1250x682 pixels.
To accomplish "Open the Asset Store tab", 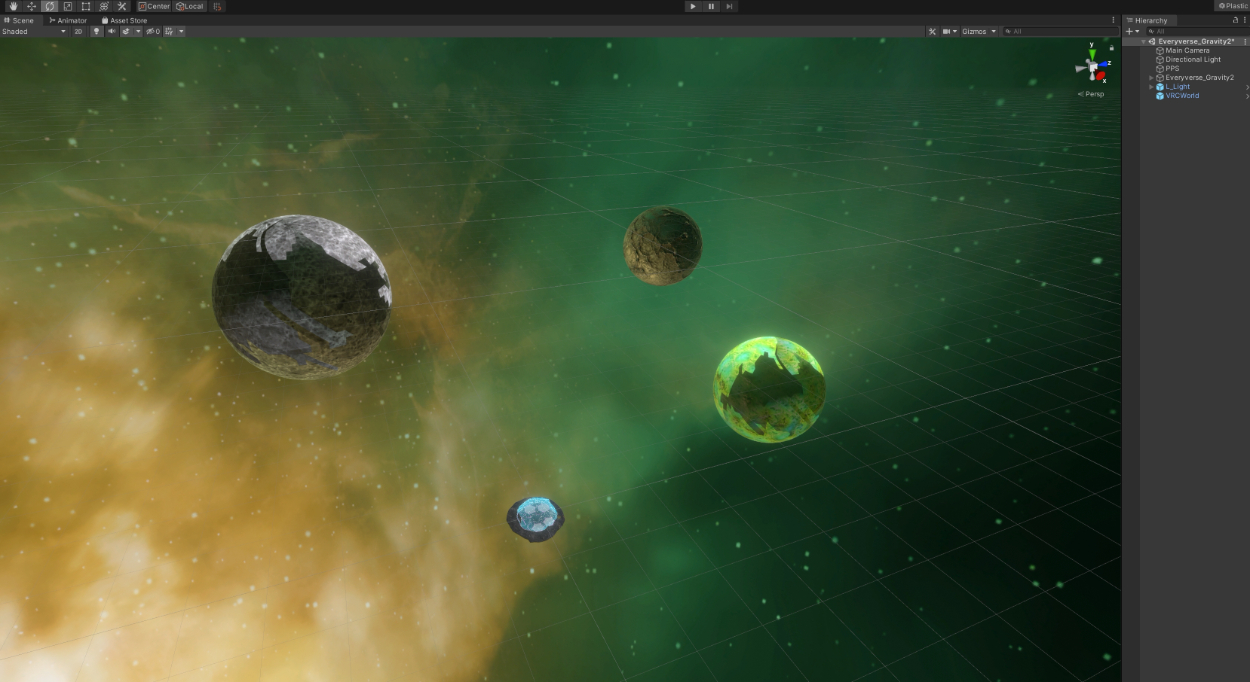I will [124, 20].
